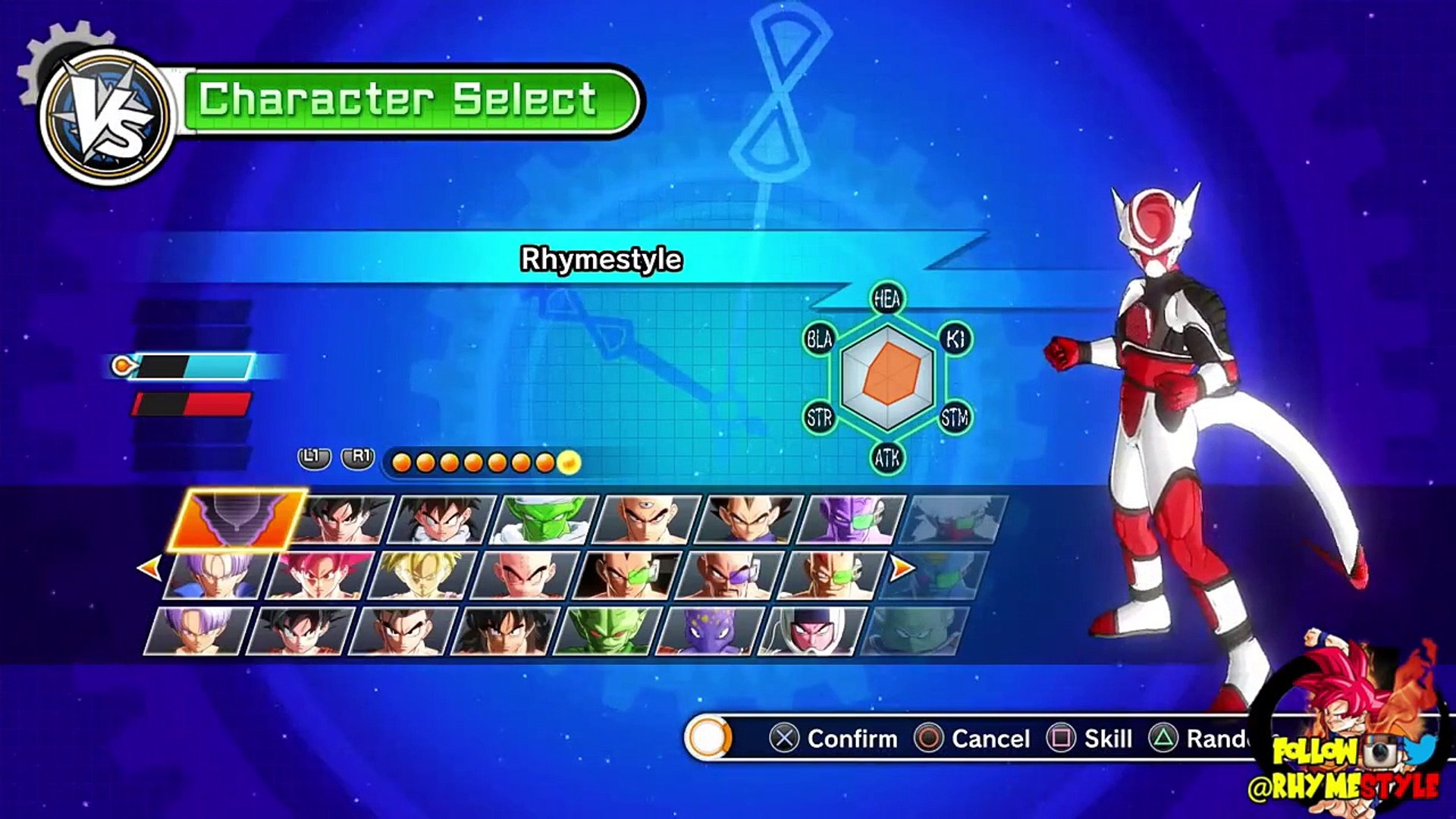Choose the white-helmeted soldier with the pink face
The width and height of the screenshot is (1456, 819).
click(x=812, y=631)
